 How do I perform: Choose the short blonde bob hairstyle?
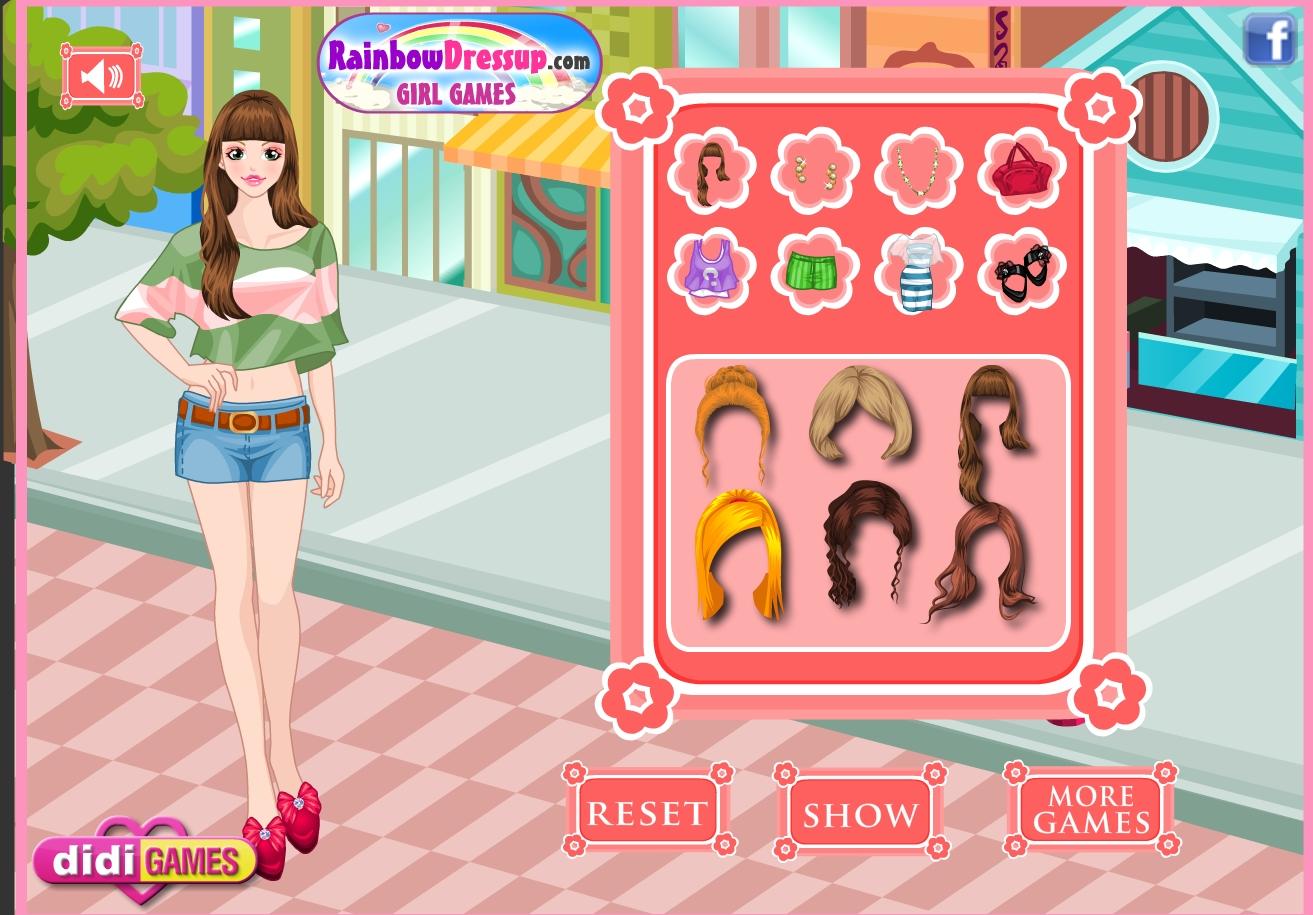pyautogui.click(x=860, y=412)
